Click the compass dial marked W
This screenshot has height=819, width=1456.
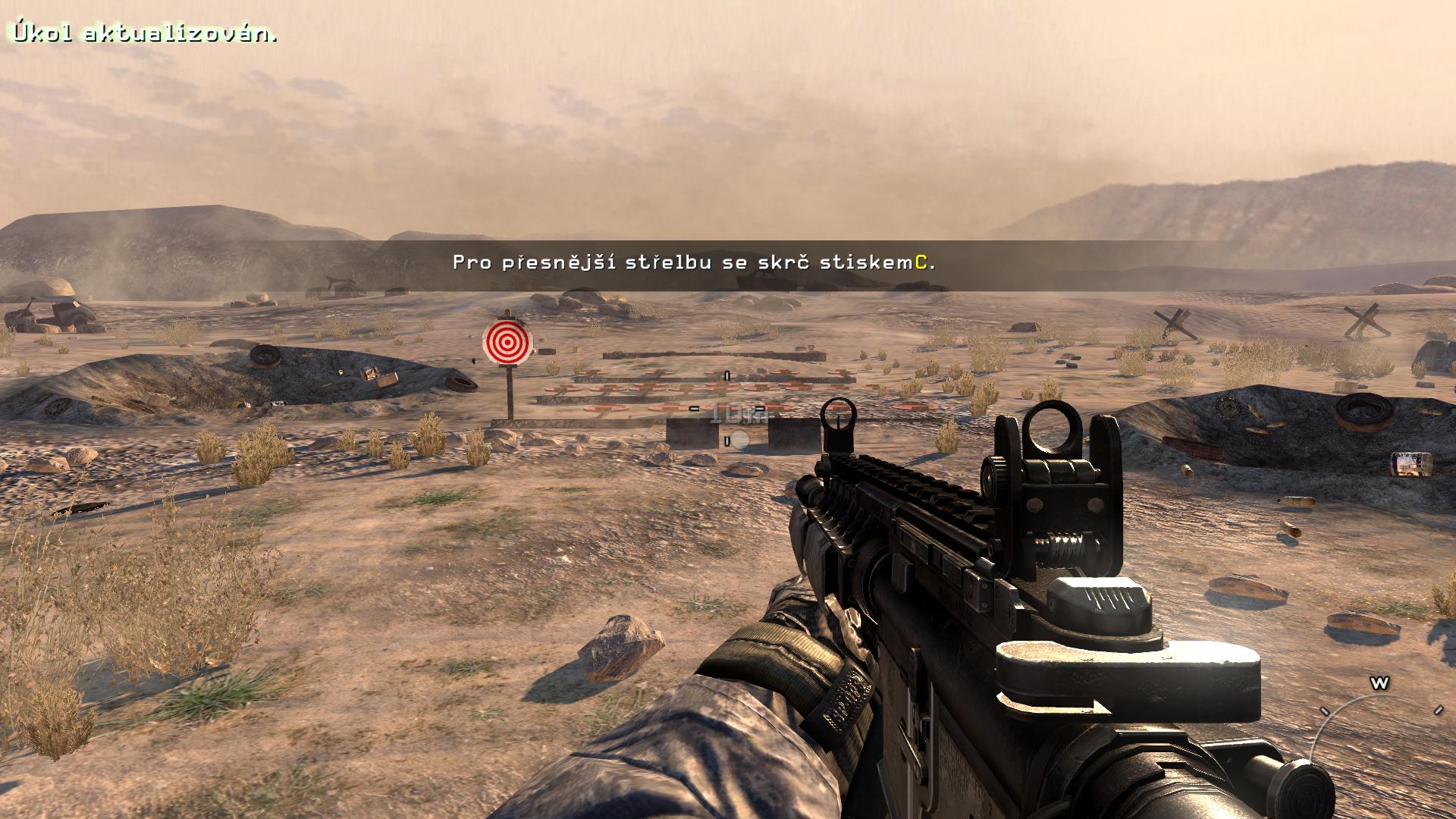[1379, 685]
